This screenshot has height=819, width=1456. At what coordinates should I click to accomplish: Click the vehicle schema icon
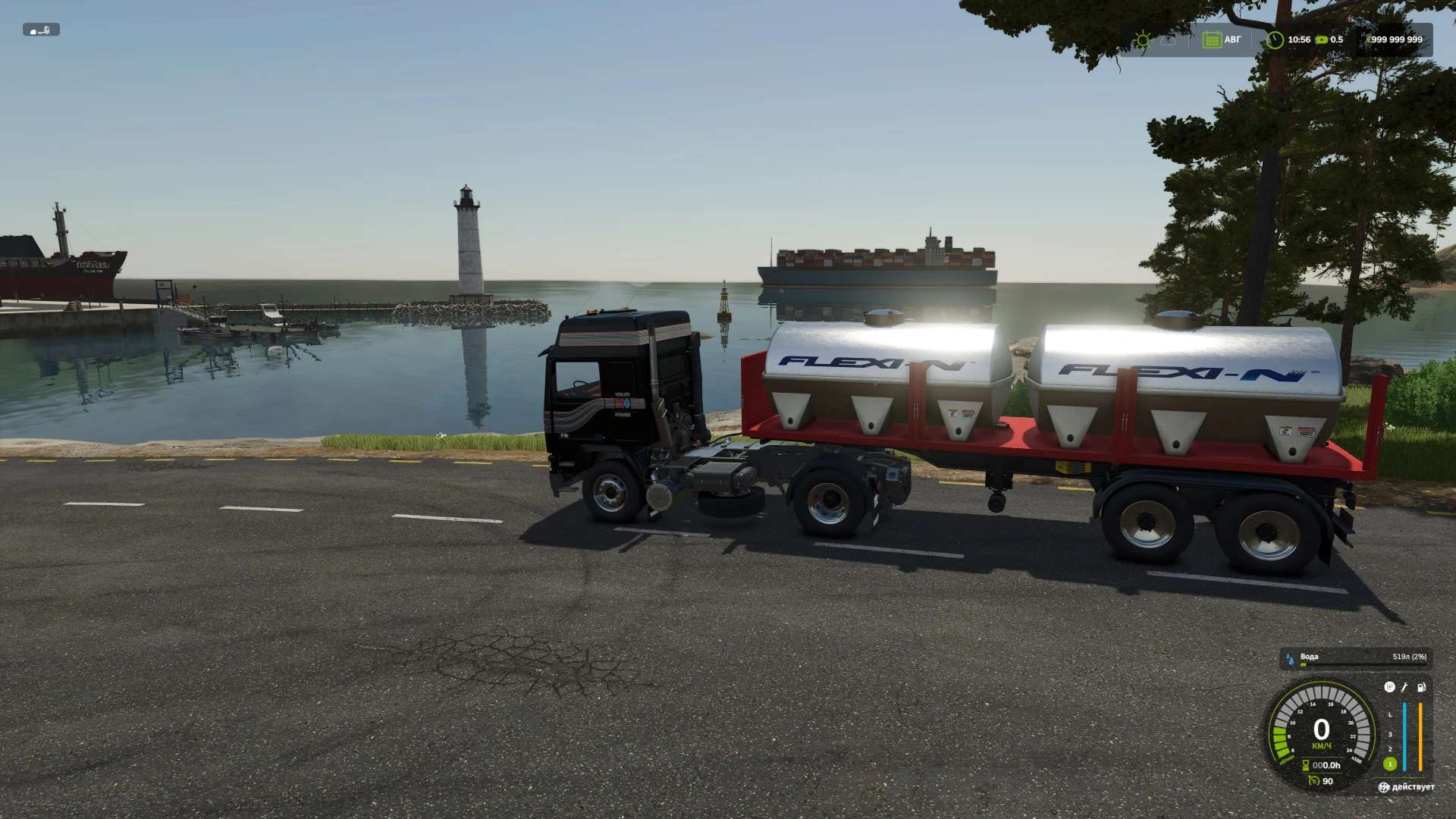click(x=41, y=30)
